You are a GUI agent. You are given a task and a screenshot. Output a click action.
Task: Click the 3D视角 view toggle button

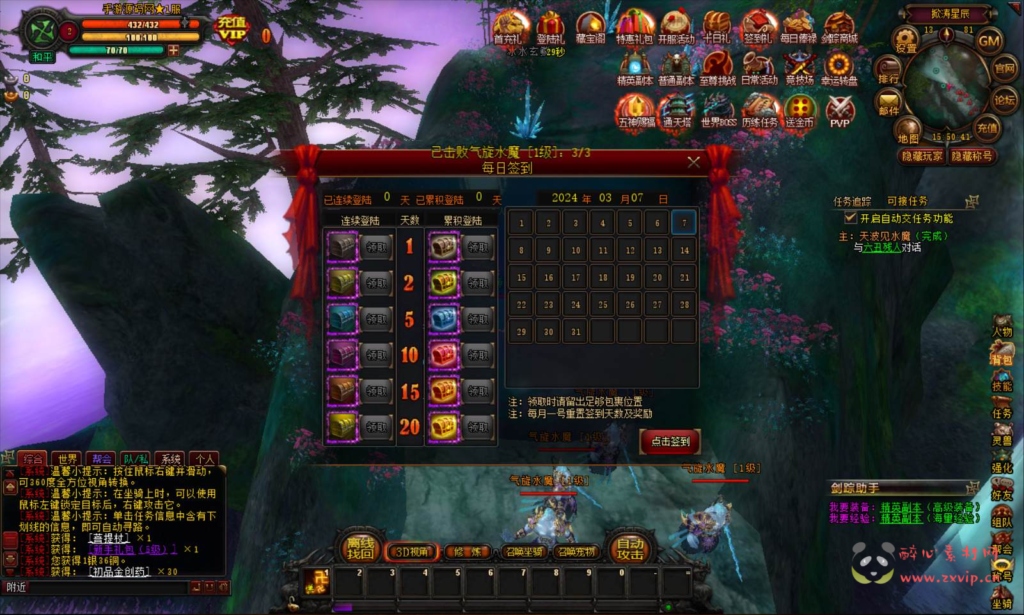[x=412, y=551]
